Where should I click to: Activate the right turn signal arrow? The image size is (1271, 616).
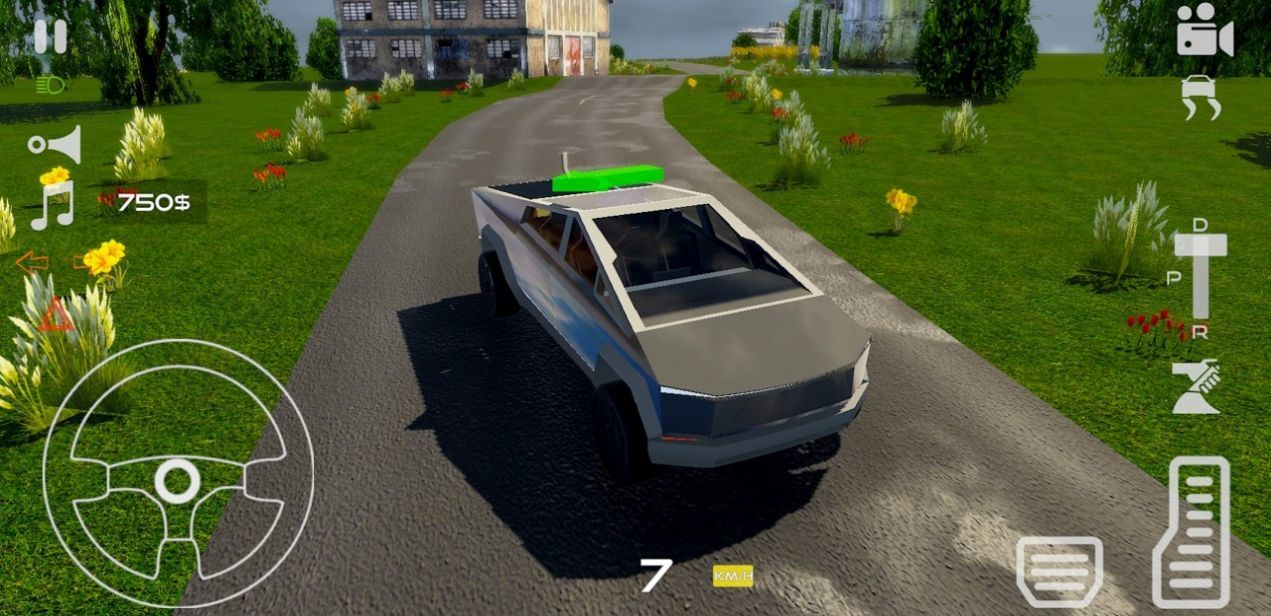pos(84,263)
